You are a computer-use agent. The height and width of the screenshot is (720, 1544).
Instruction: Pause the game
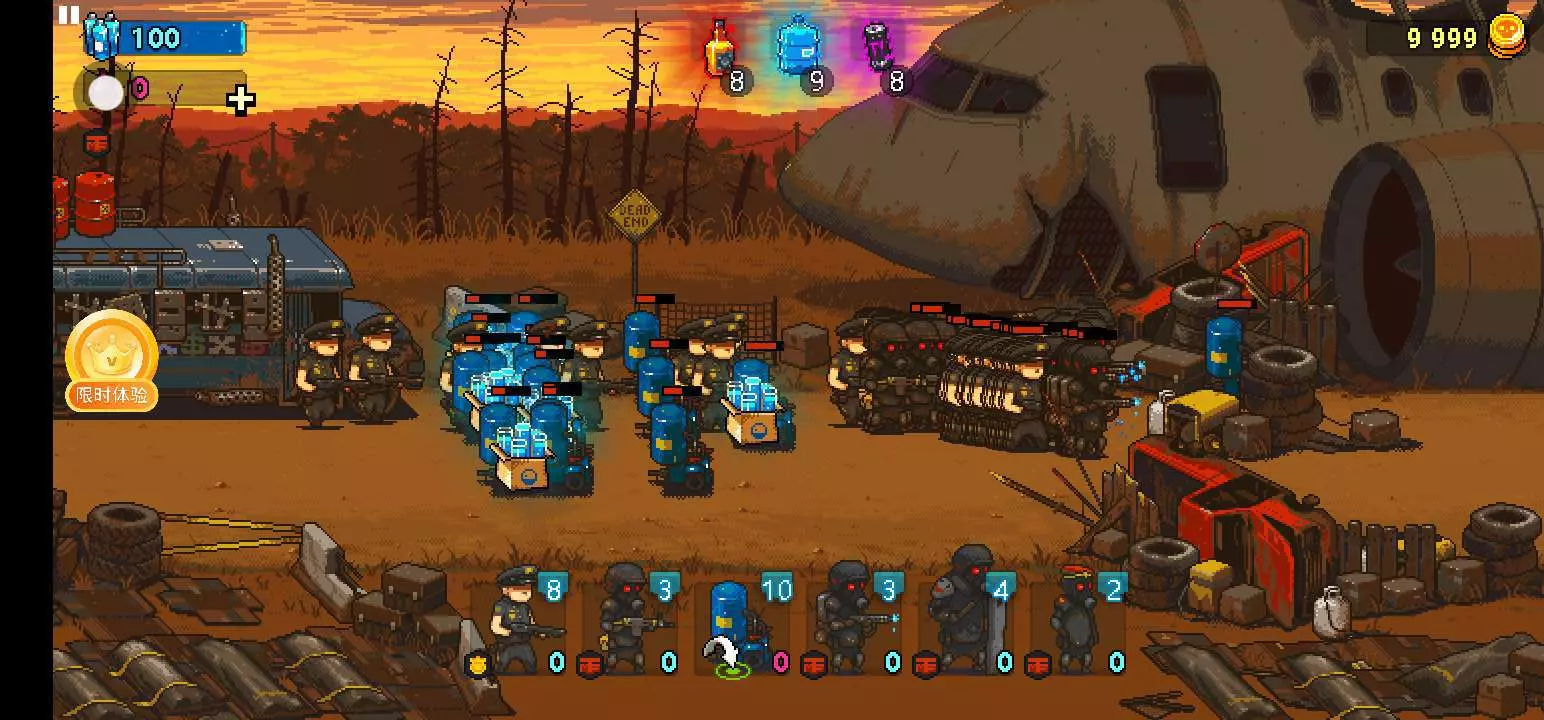click(x=68, y=14)
